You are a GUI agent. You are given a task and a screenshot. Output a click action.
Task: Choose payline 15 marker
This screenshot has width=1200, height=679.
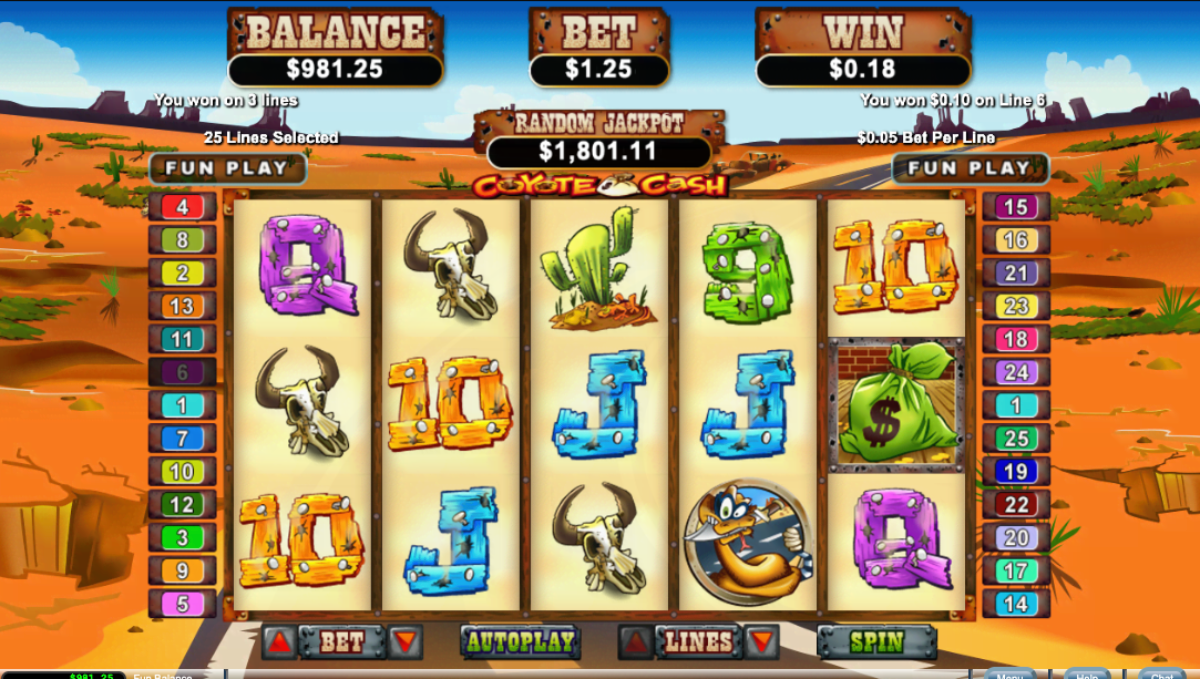pyautogui.click(x=1016, y=207)
